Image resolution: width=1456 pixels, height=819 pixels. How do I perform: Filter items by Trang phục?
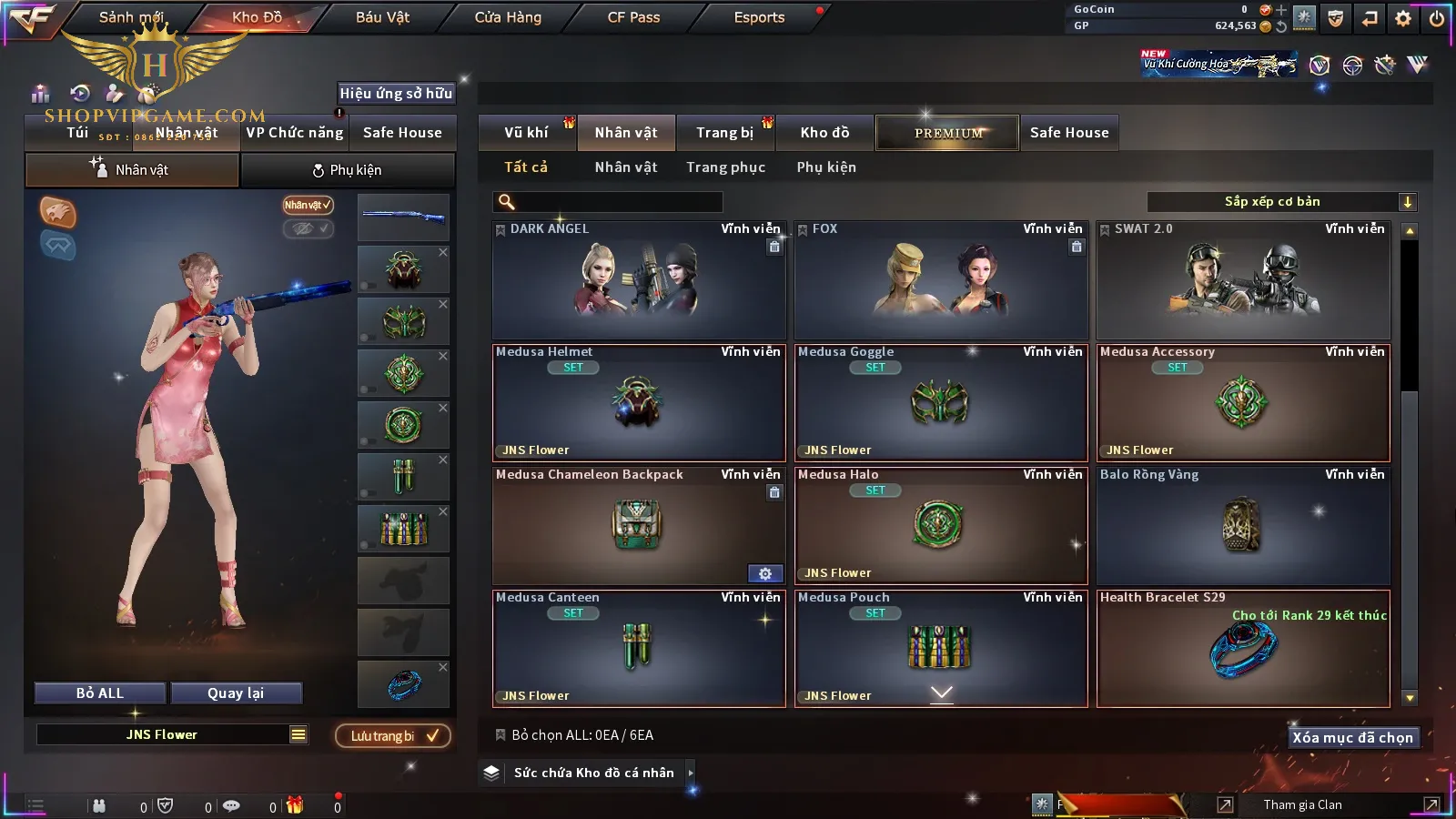coord(725,167)
